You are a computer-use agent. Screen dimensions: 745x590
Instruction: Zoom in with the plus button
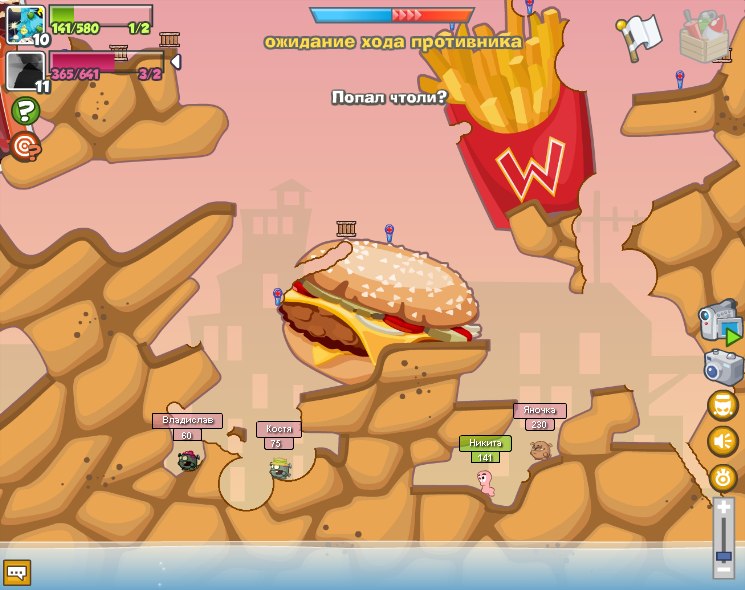(723, 509)
